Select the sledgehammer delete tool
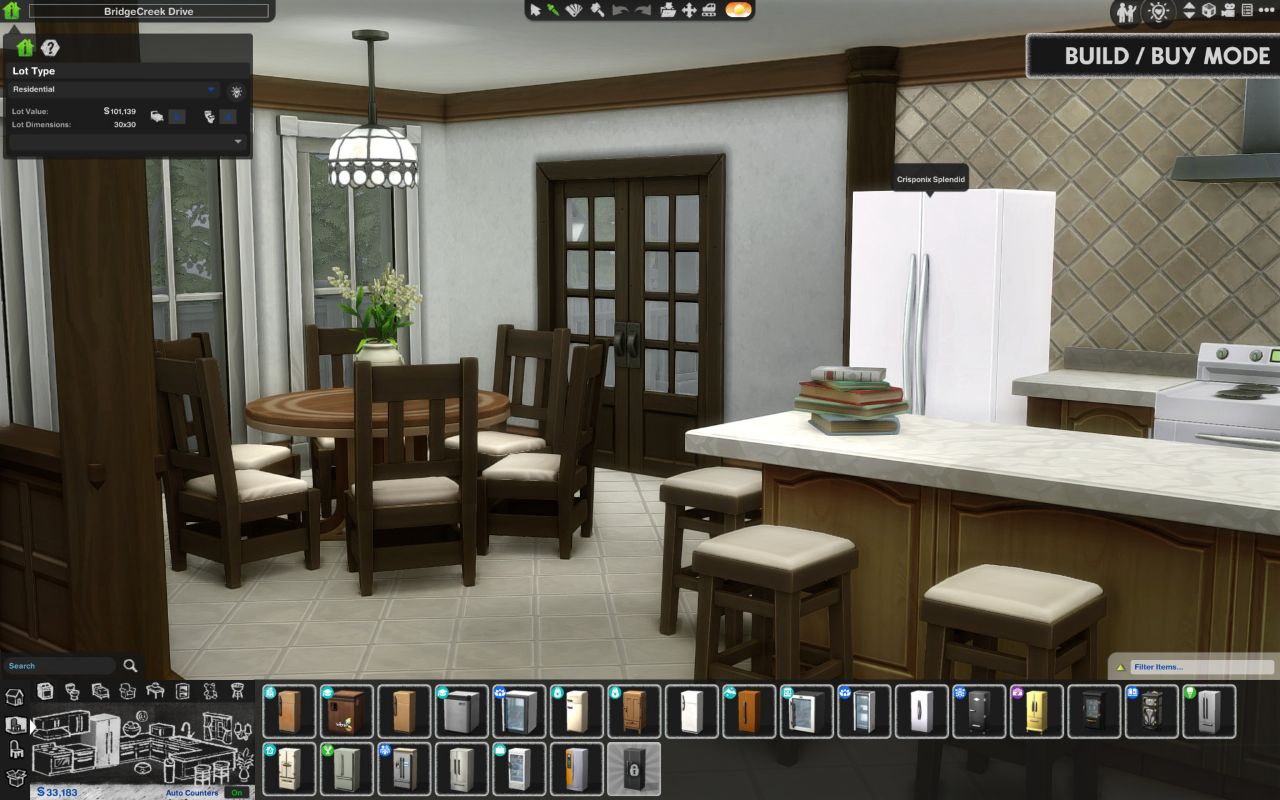This screenshot has height=800, width=1280. coord(598,10)
